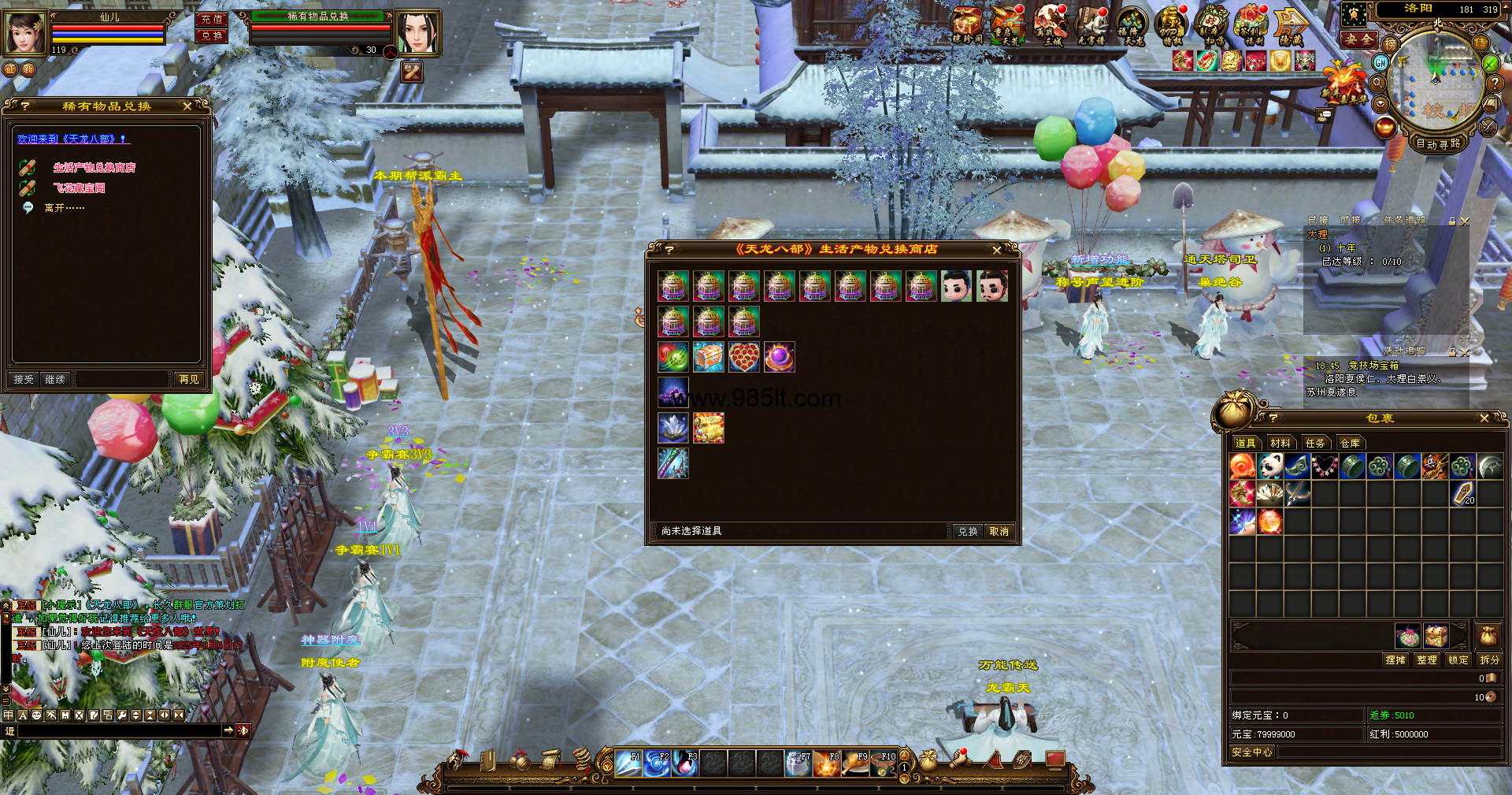Switch to the 材料 materials tab

1280,444
